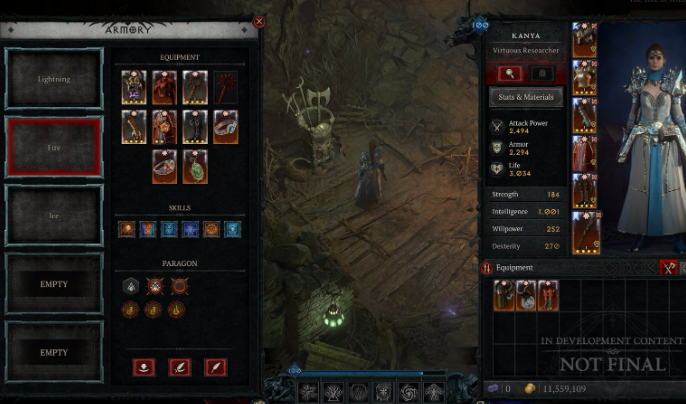The image size is (686, 404).
Task: Click the last blue skill icon in Skills row
Action: click(x=233, y=229)
